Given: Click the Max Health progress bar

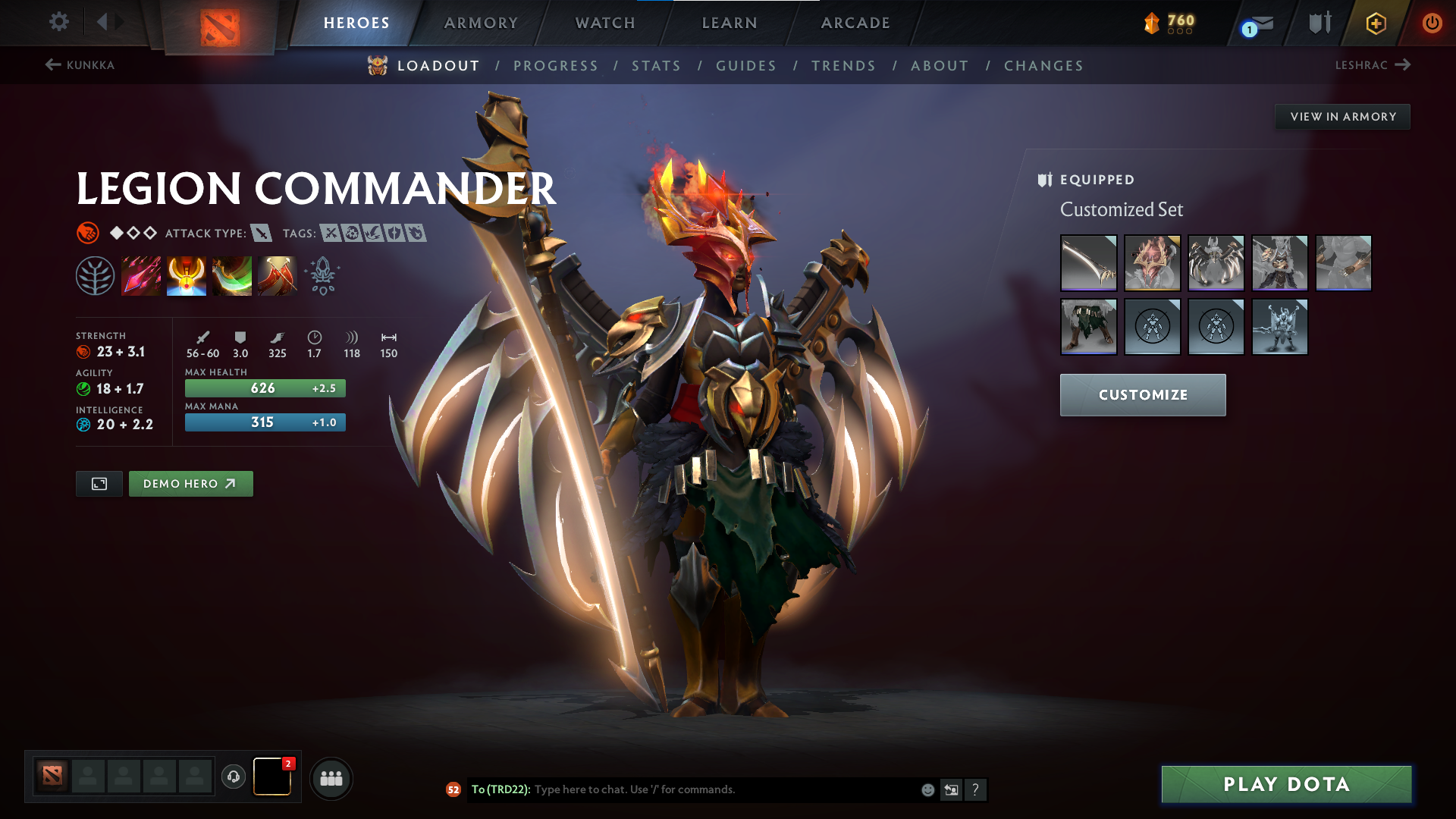Looking at the screenshot, I should tap(265, 388).
